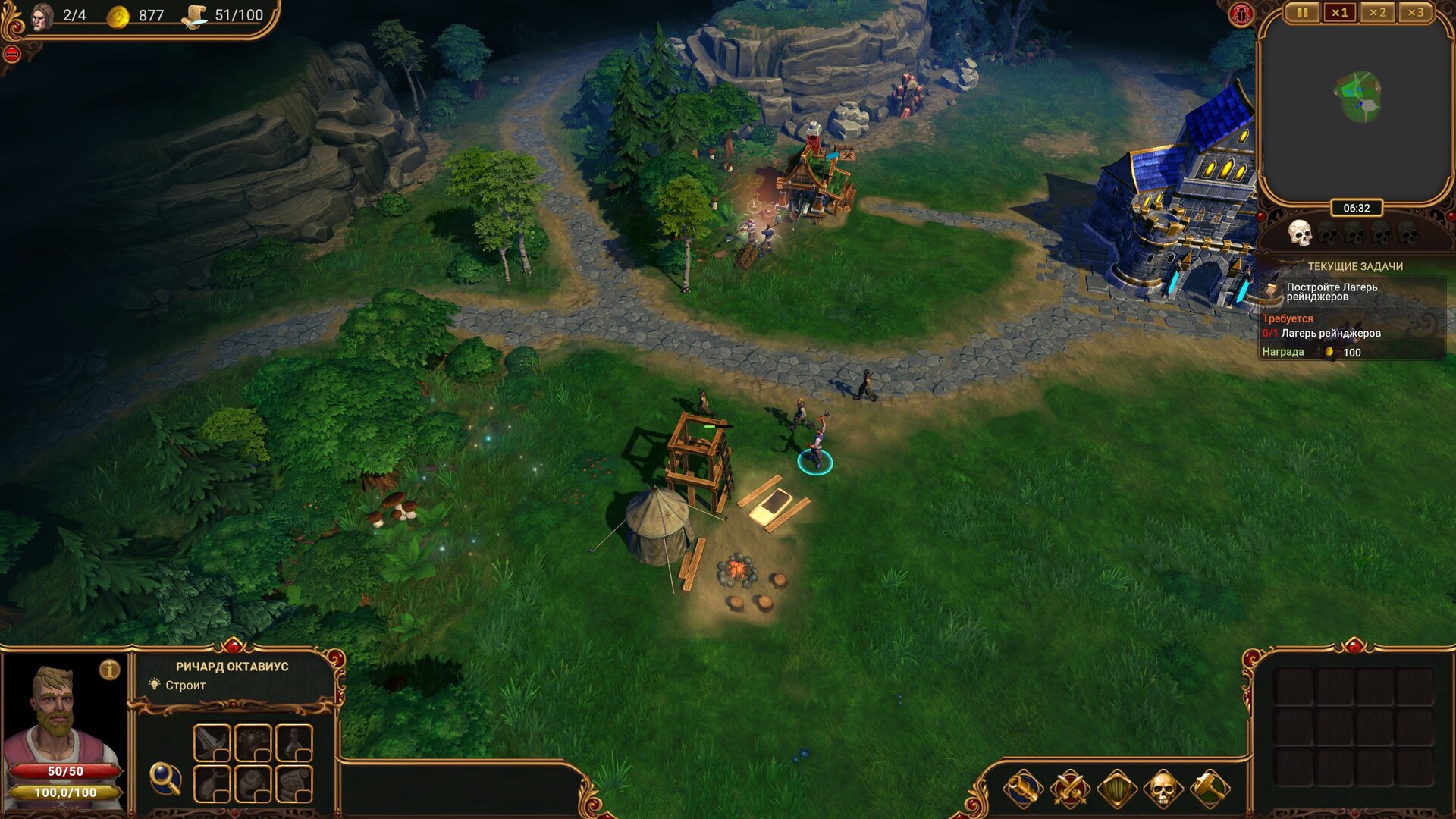Choose the ×3 game speed
The image size is (1456, 819).
pos(1416,13)
